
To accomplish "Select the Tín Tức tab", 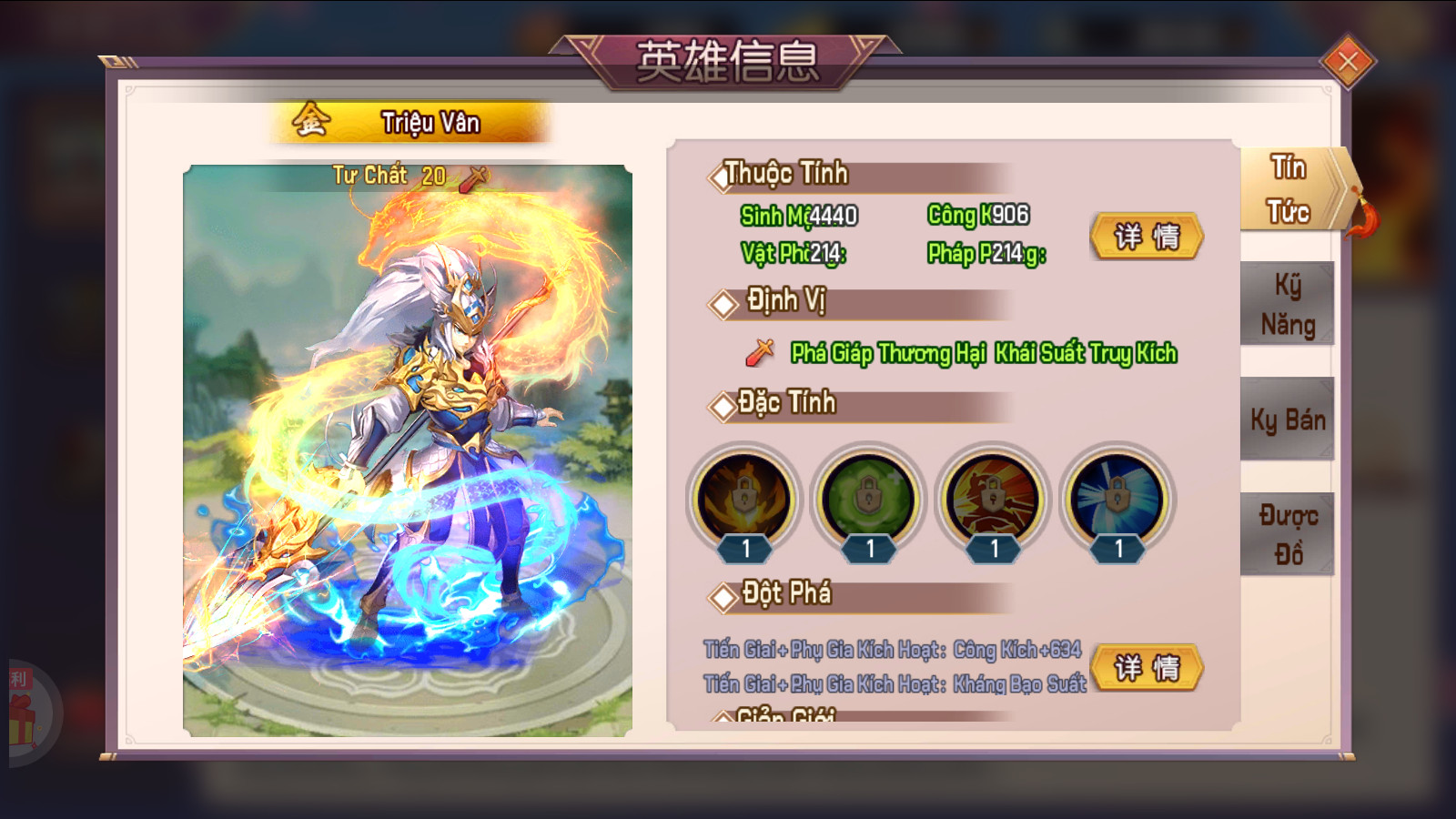I will (1287, 188).
